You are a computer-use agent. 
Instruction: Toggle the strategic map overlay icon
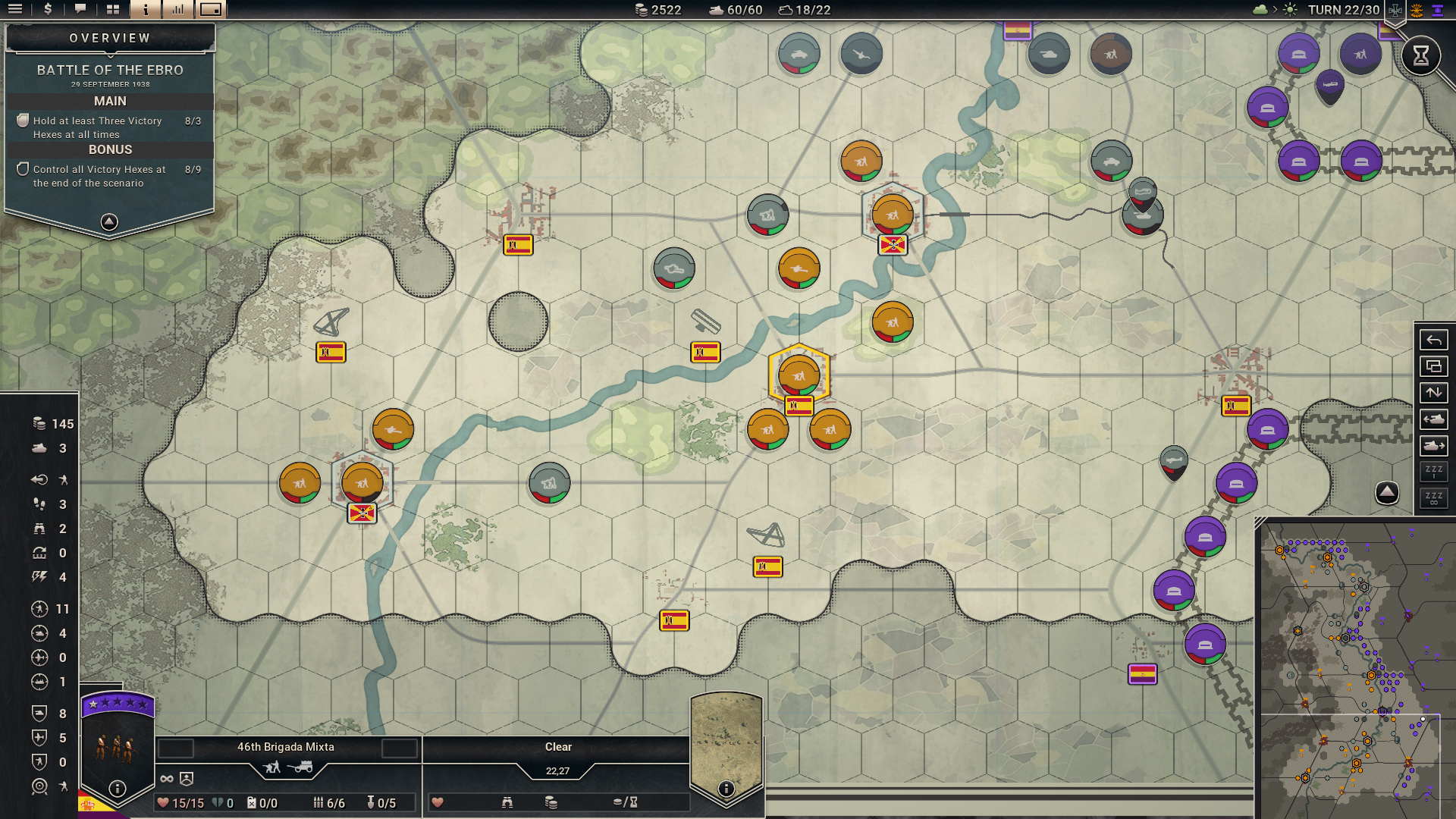pyautogui.click(x=1434, y=366)
